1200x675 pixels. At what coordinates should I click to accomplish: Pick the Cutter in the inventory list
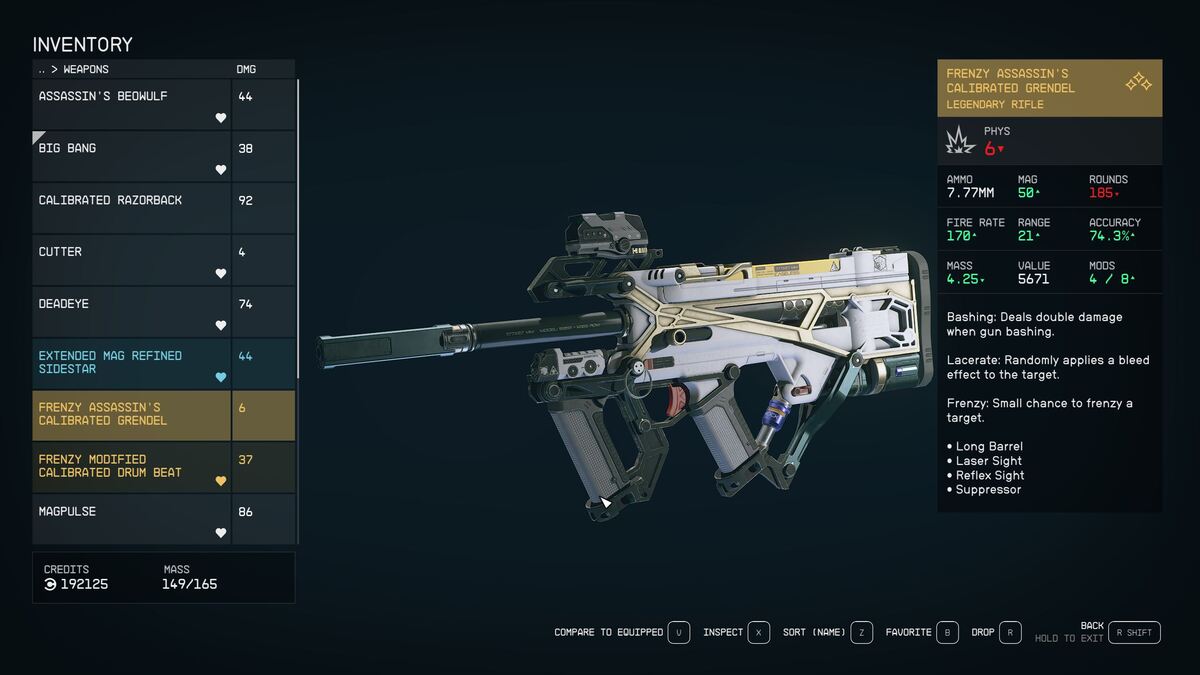pos(131,260)
